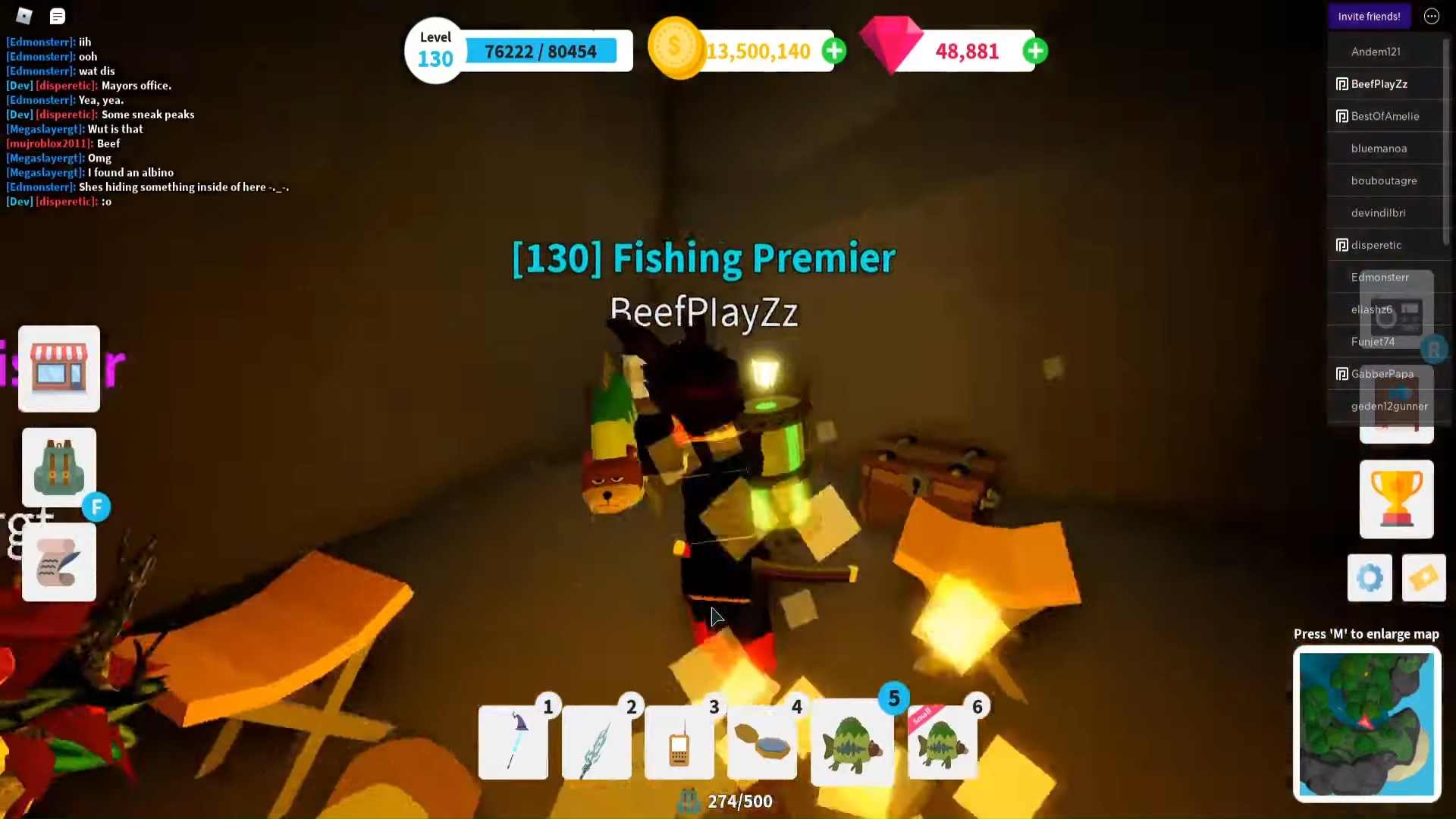
Task: Select player disperetic in player list
Action: tap(1376, 245)
